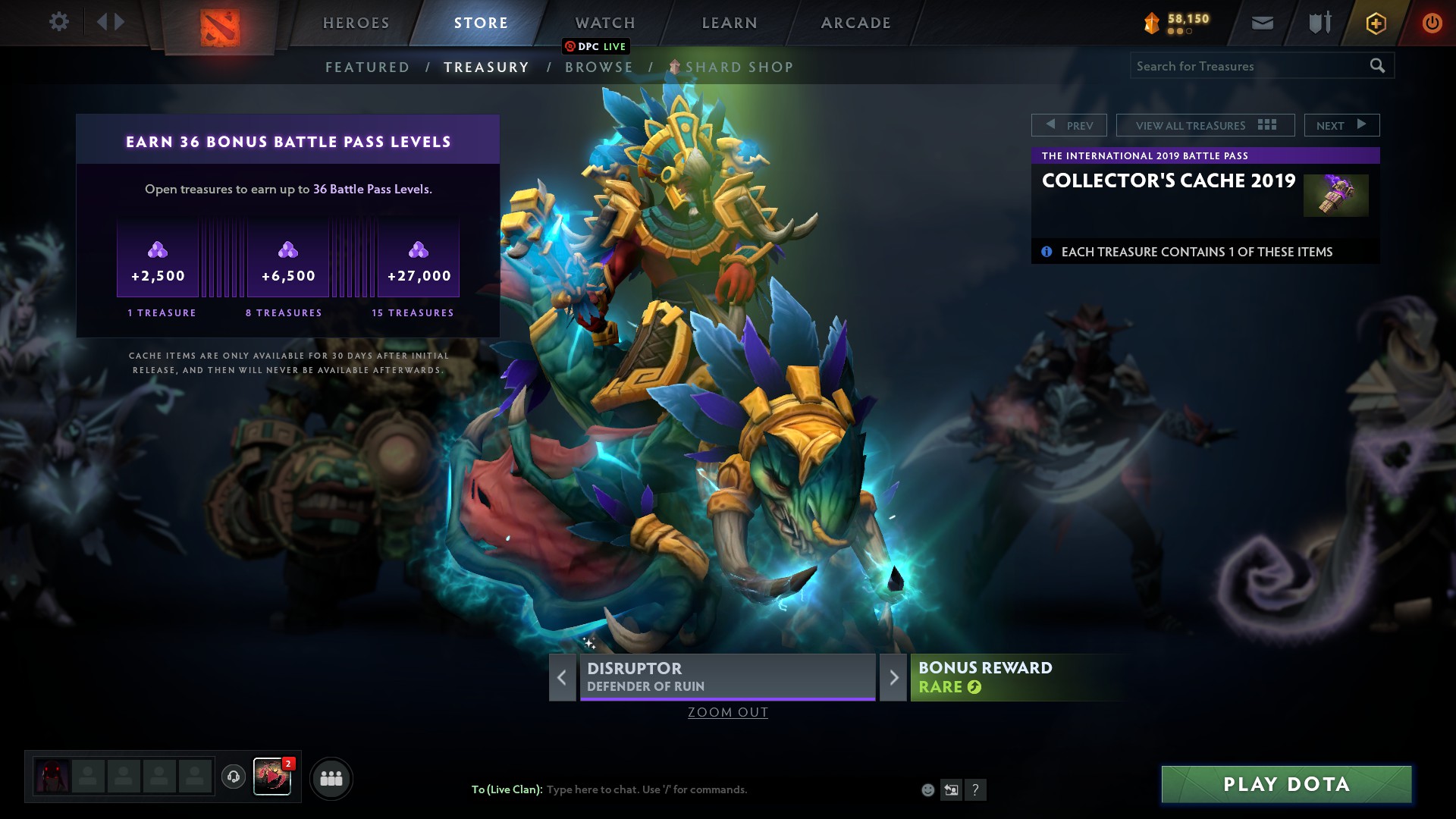
Task: Switch to the Watch tab
Action: pyautogui.click(x=604, y=23)
